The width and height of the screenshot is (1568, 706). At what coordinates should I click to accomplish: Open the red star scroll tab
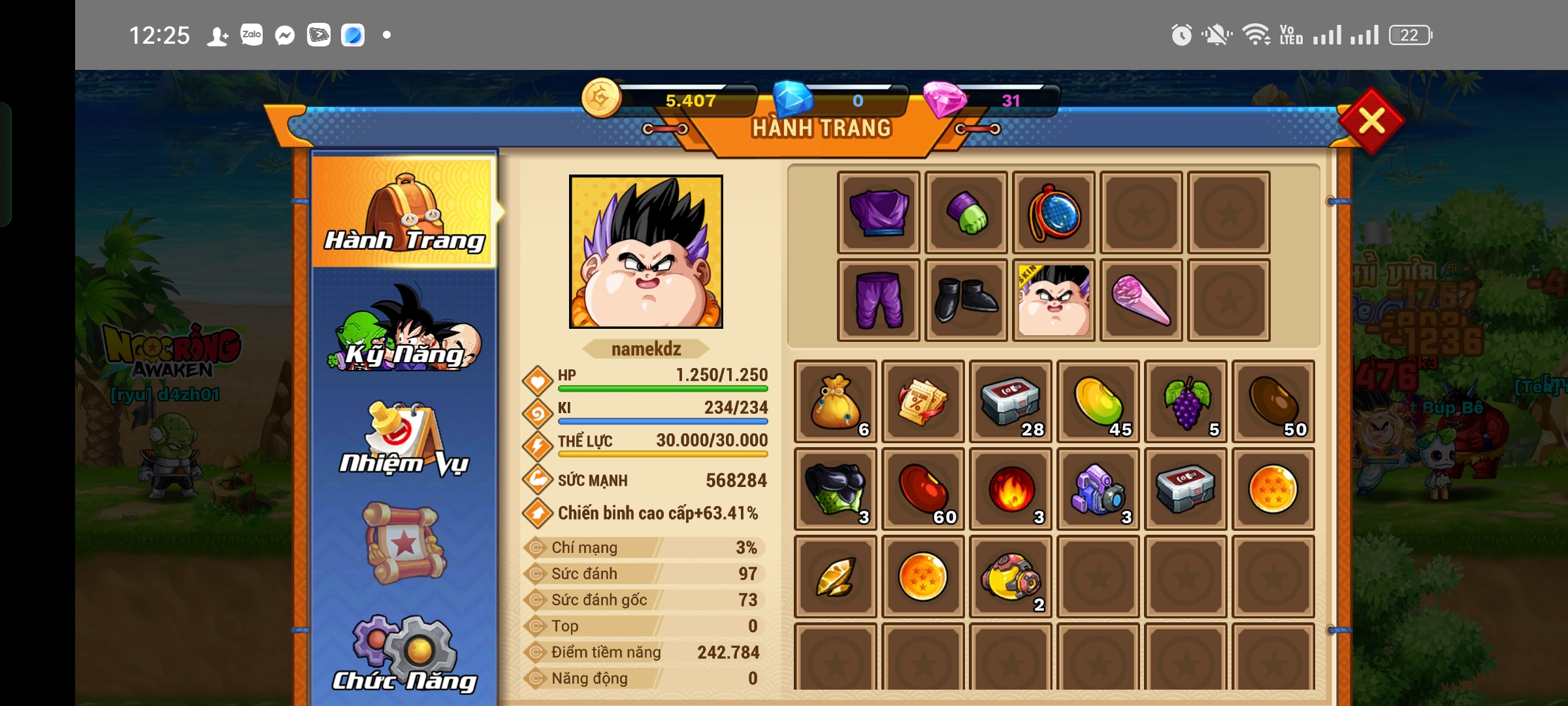point(405,543)
